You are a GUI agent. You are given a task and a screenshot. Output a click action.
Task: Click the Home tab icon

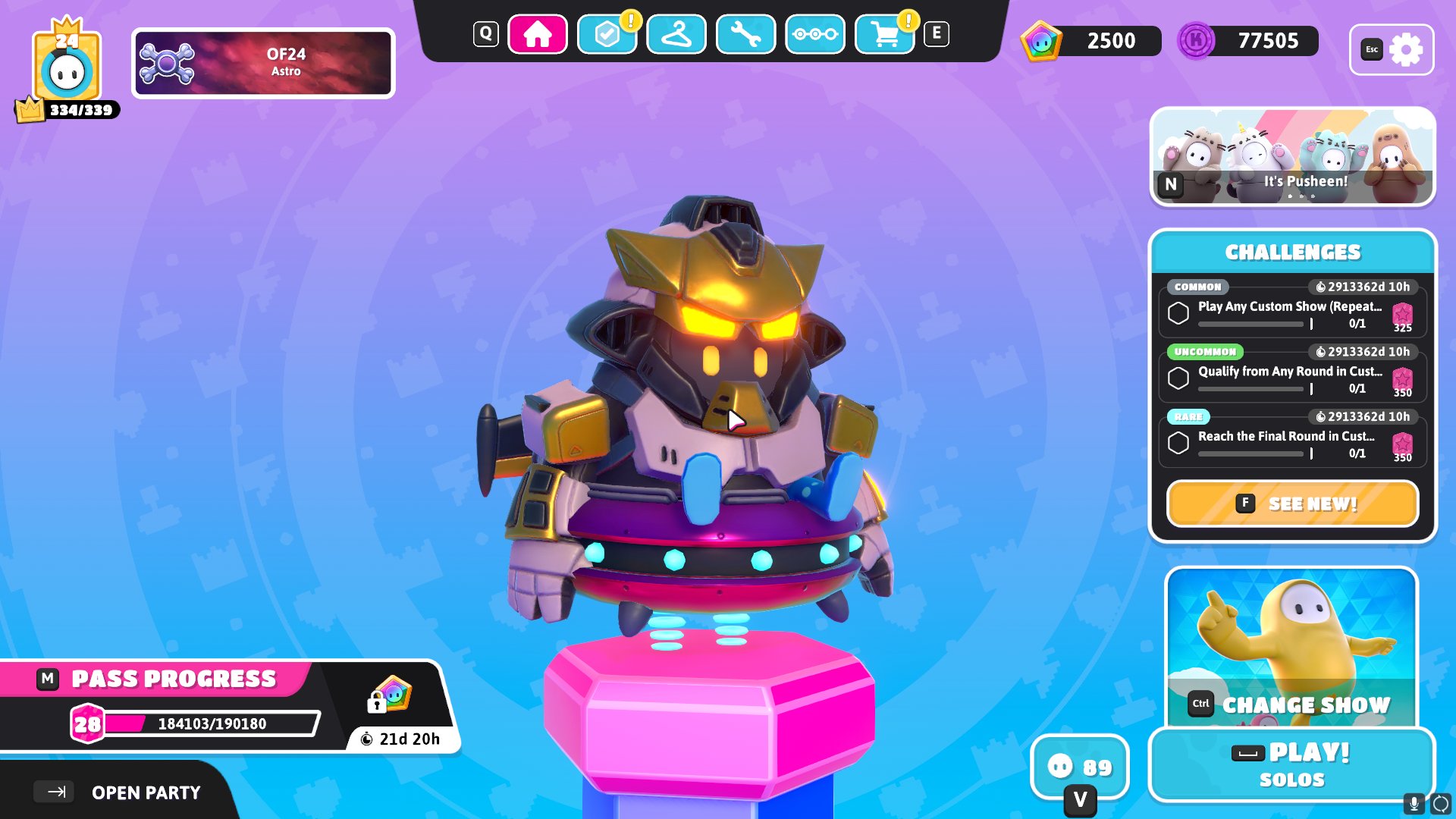538,33
